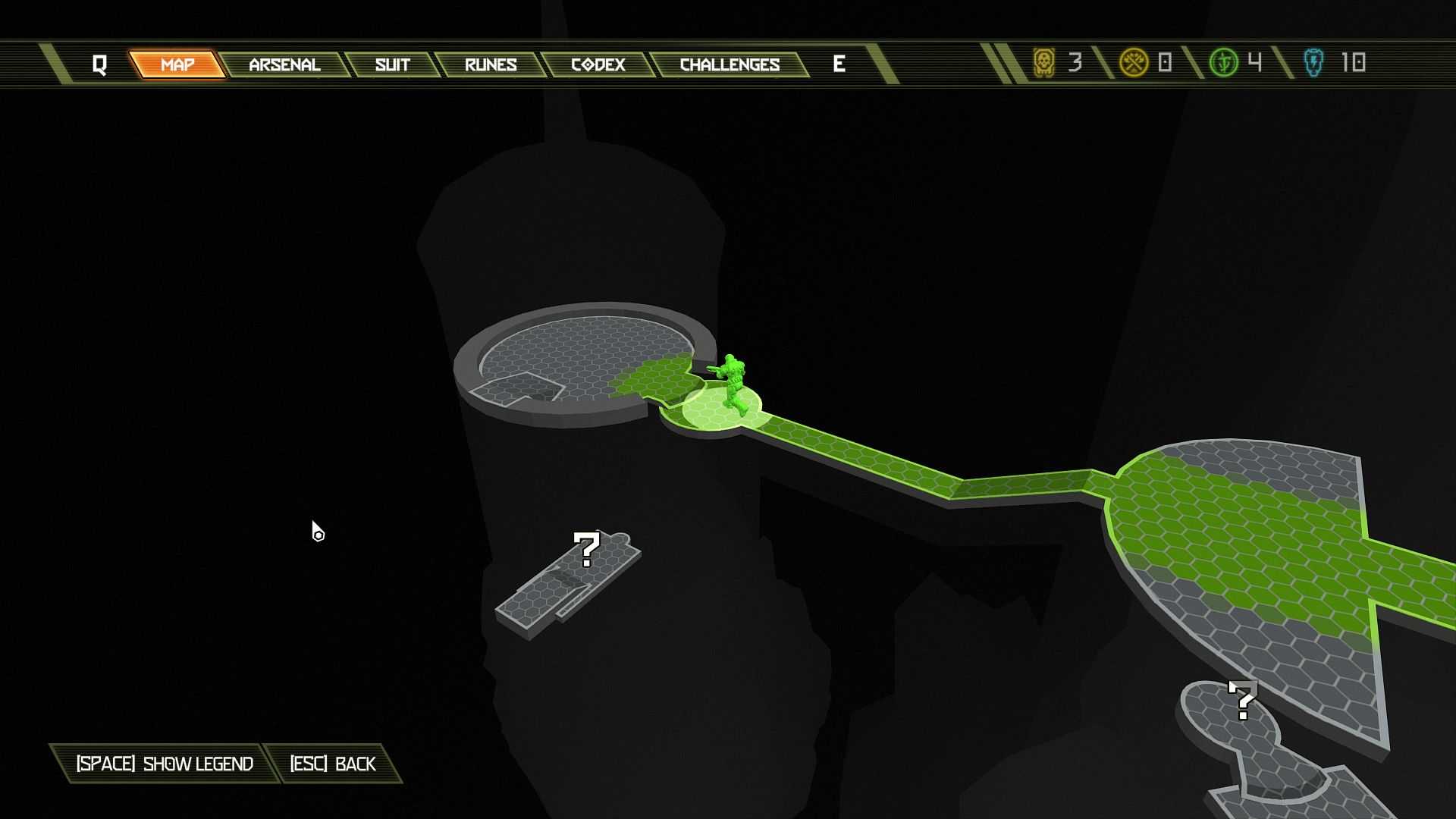Viewport: 1456px width, 819px height.
Task: View the Challenges tab
Action: tap(730, 64)
